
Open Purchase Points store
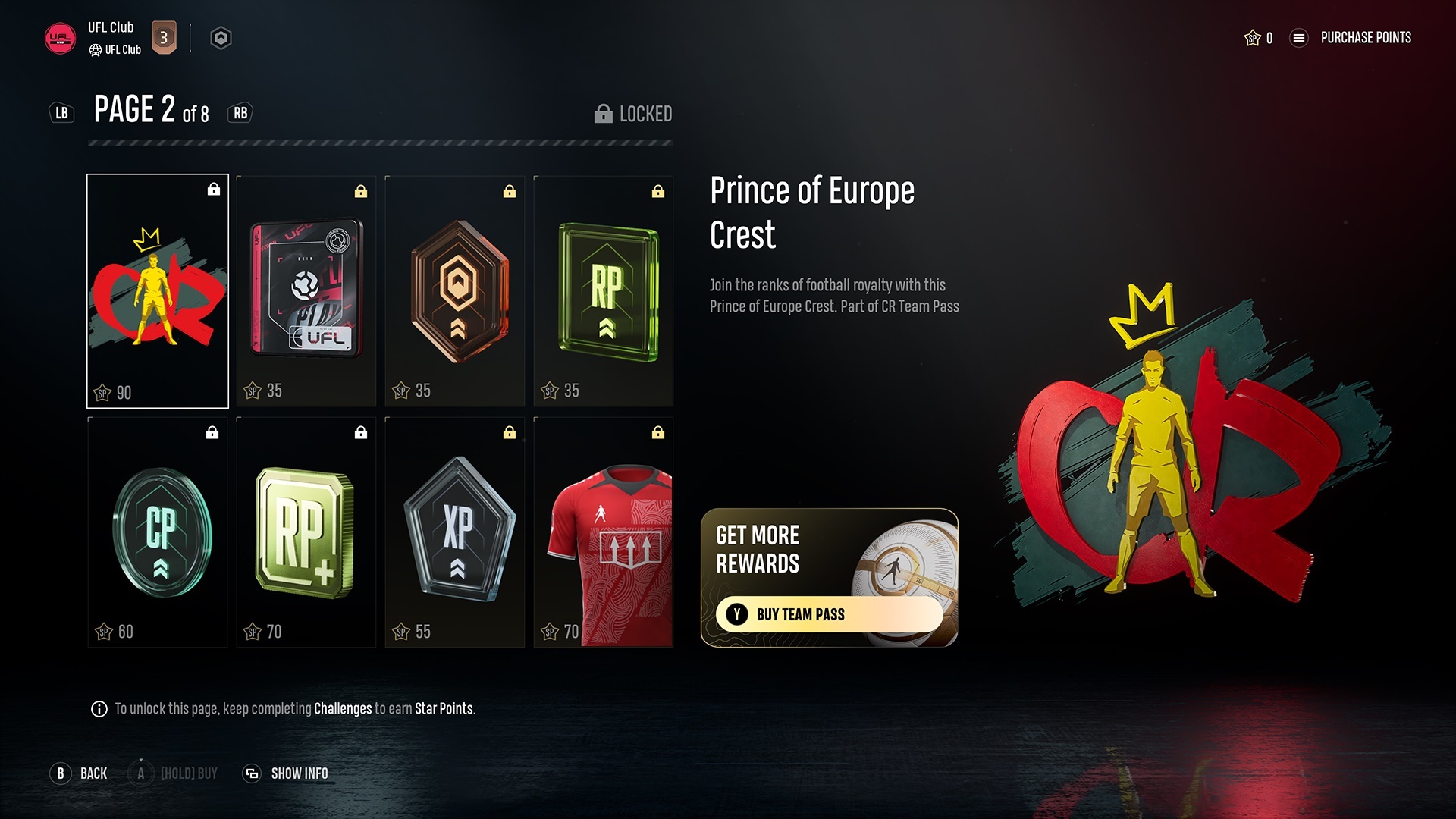point(1365,38)
